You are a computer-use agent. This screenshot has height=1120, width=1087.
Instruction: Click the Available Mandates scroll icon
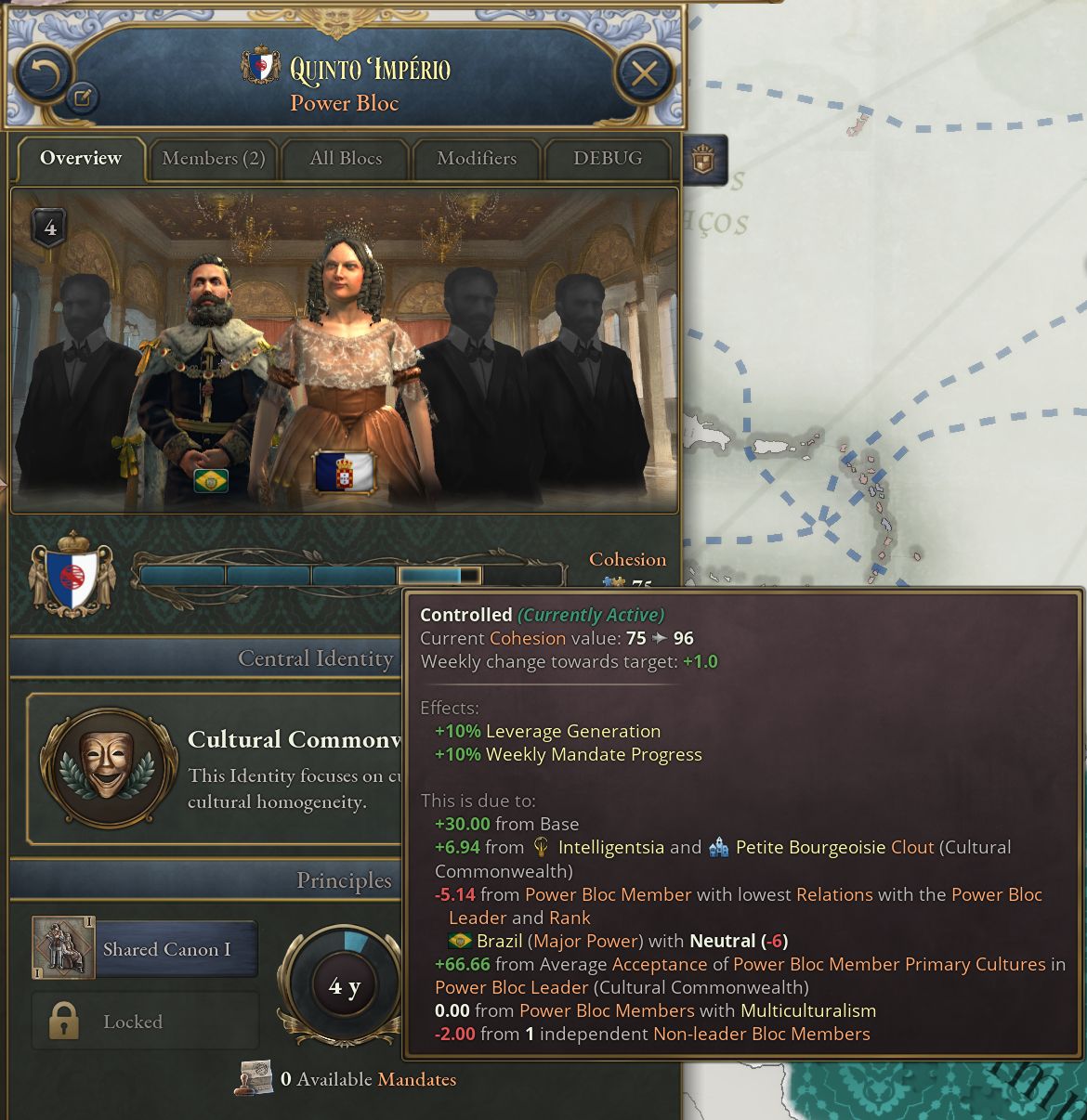click(x=254, y=1079)
